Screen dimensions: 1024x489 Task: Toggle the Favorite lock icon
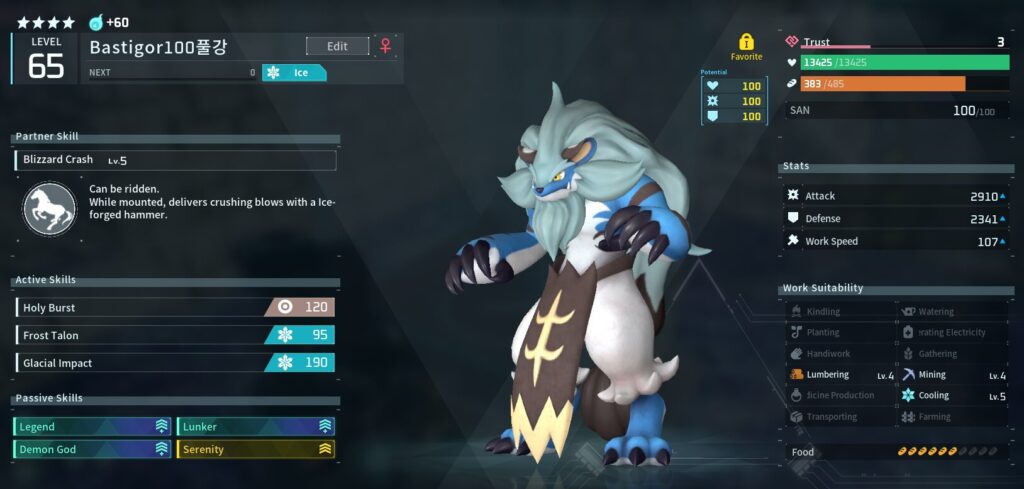click(x=746, y=42)
